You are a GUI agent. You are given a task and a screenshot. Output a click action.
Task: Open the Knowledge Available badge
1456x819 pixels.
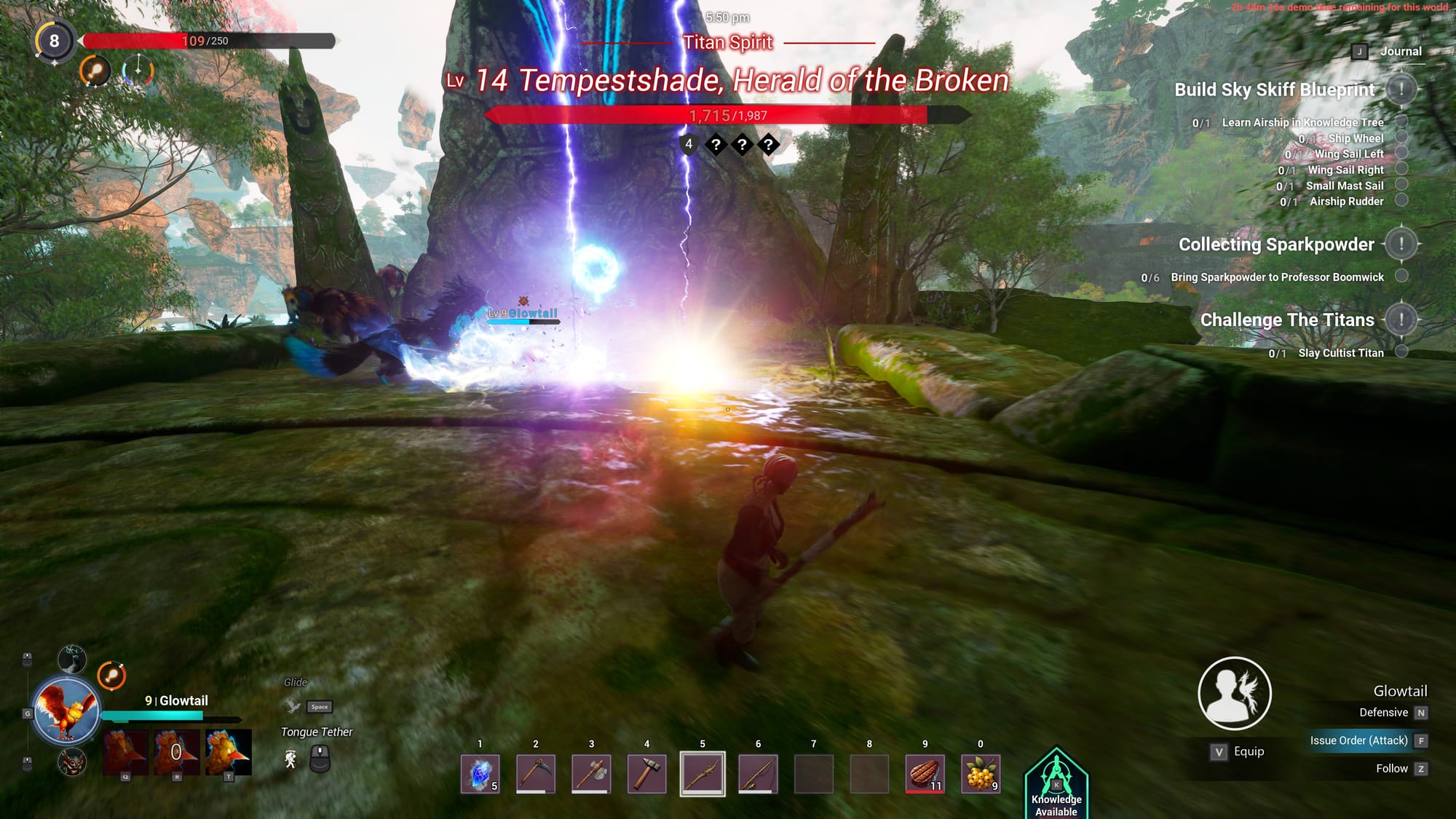[1056, 785]
